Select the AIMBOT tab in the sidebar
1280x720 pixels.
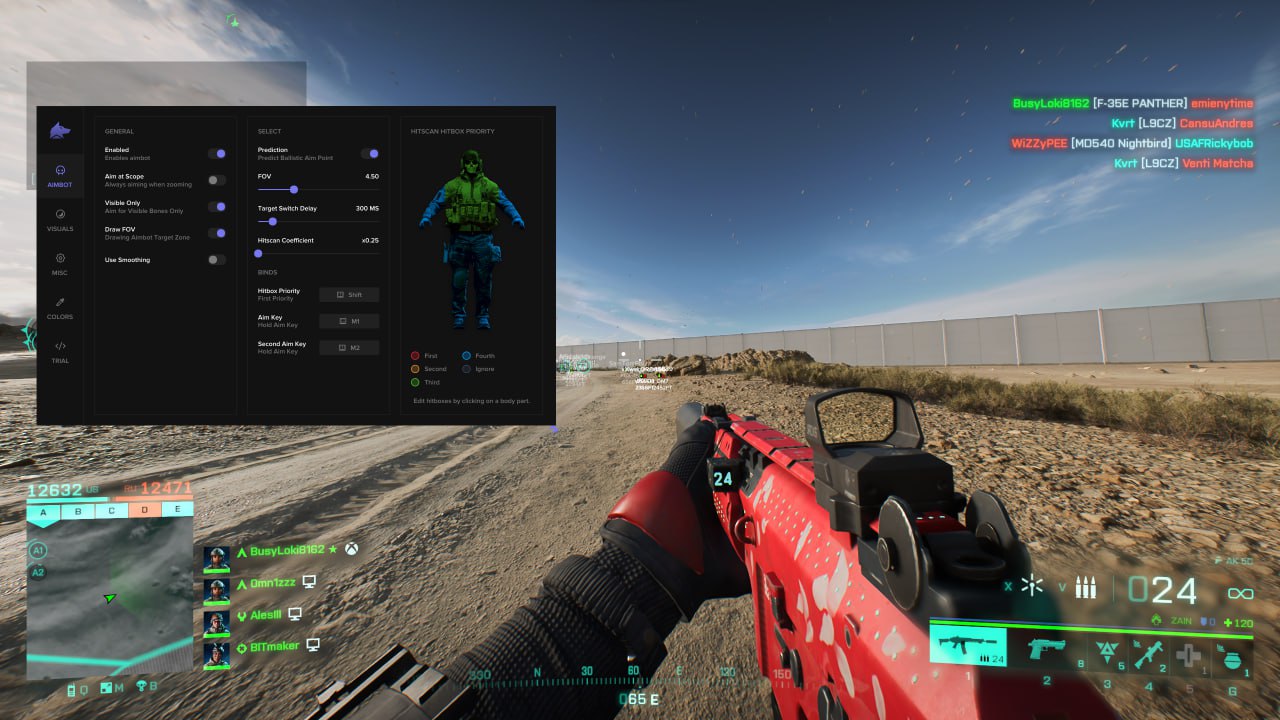coord(60,176)
